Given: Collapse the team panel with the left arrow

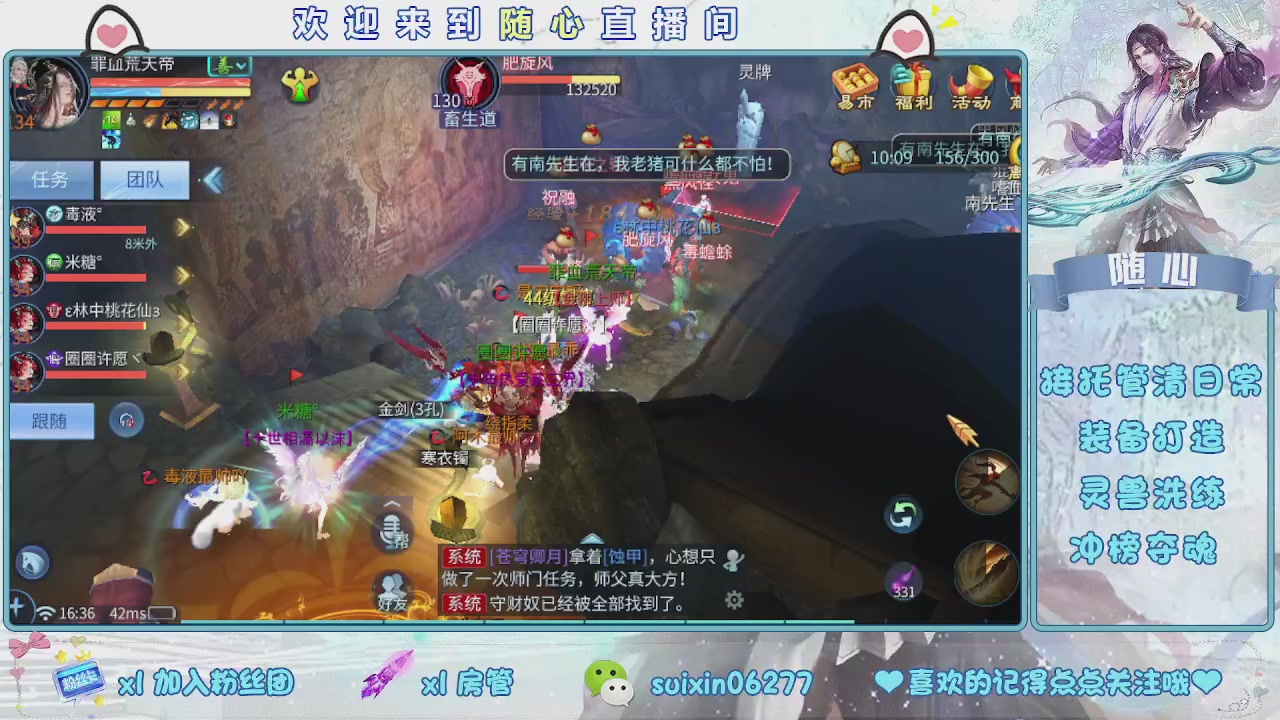Looking at the screenshot, I should coord(213,180).
